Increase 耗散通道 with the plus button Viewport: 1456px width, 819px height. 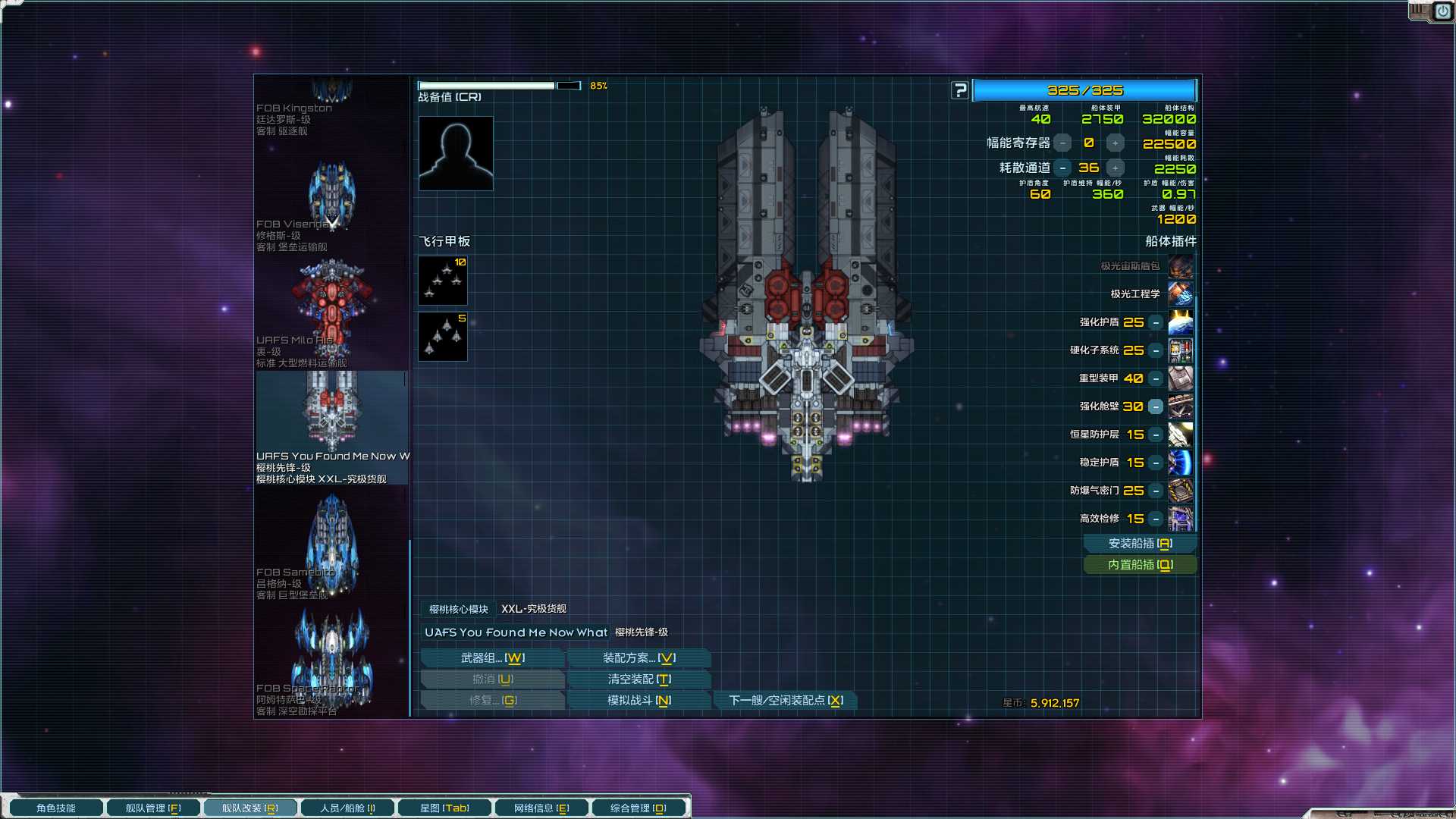tap(1115, 168)
